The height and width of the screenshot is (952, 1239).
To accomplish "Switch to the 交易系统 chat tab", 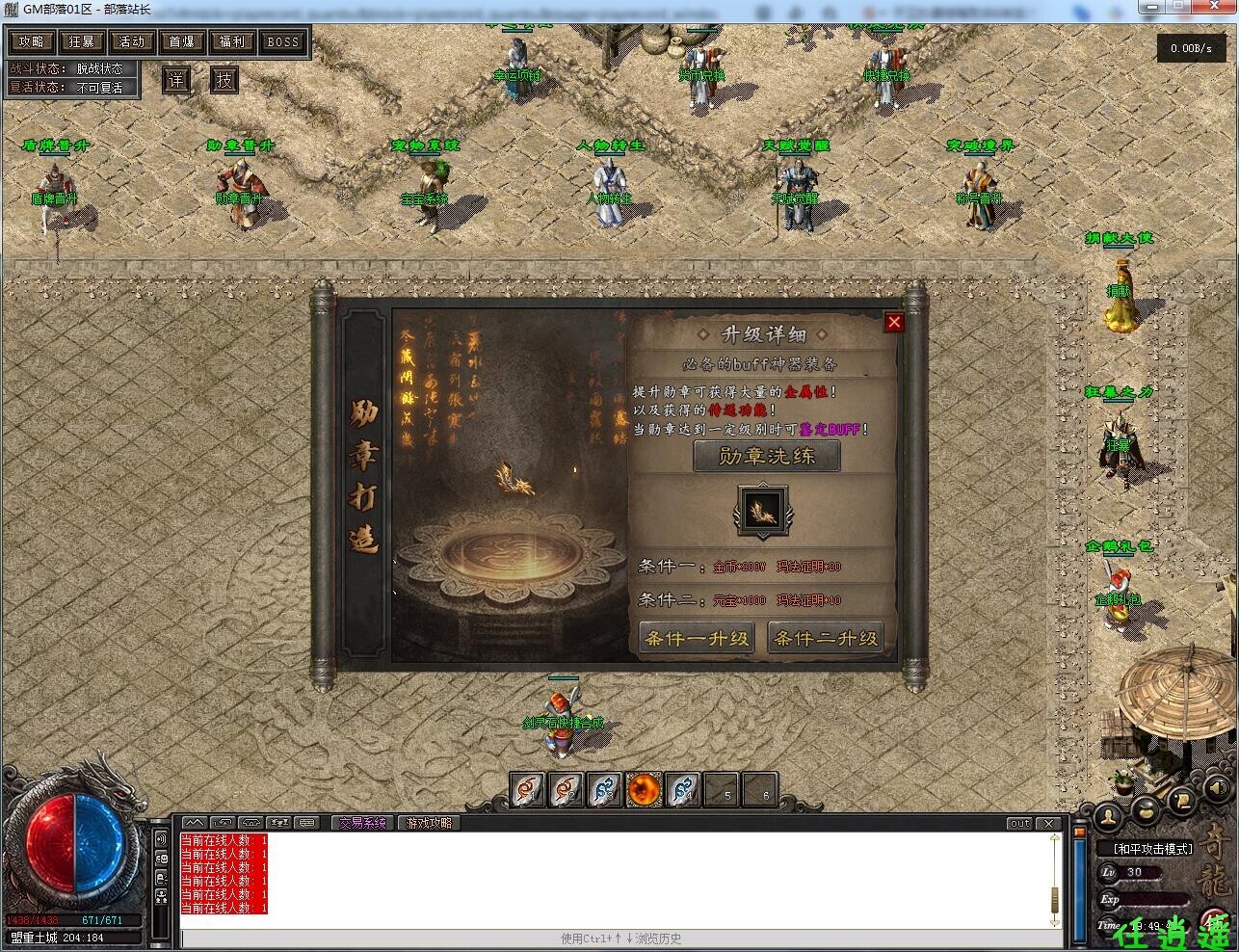I will pyautogui.click(x=361, y=823).
